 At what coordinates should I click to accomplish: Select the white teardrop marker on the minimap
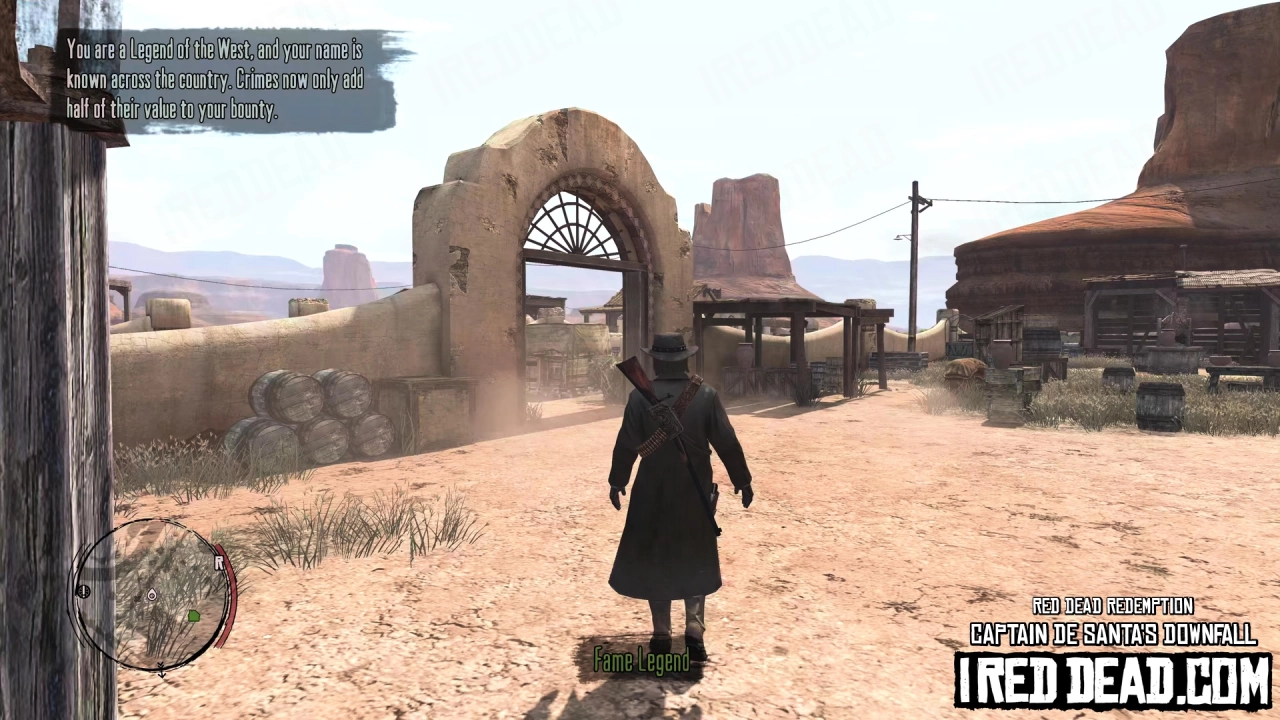pyautogui.click(x=152, y=596)
